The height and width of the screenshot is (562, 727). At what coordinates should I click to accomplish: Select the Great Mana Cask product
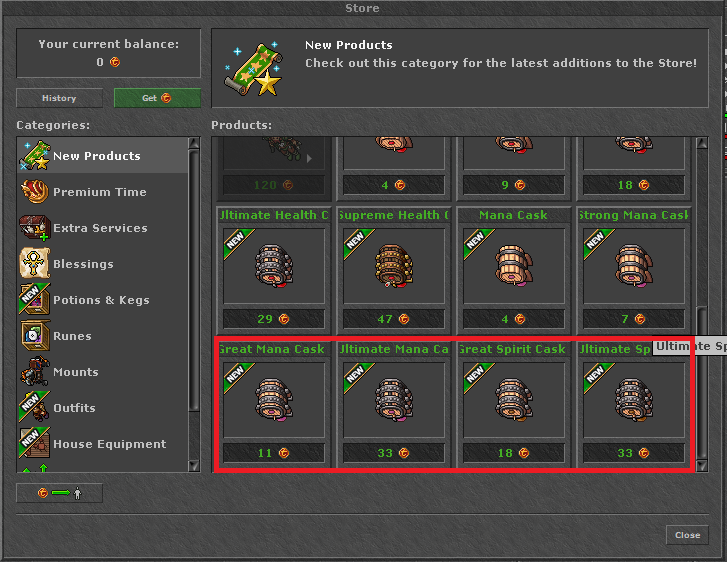[x=273, y=400]
